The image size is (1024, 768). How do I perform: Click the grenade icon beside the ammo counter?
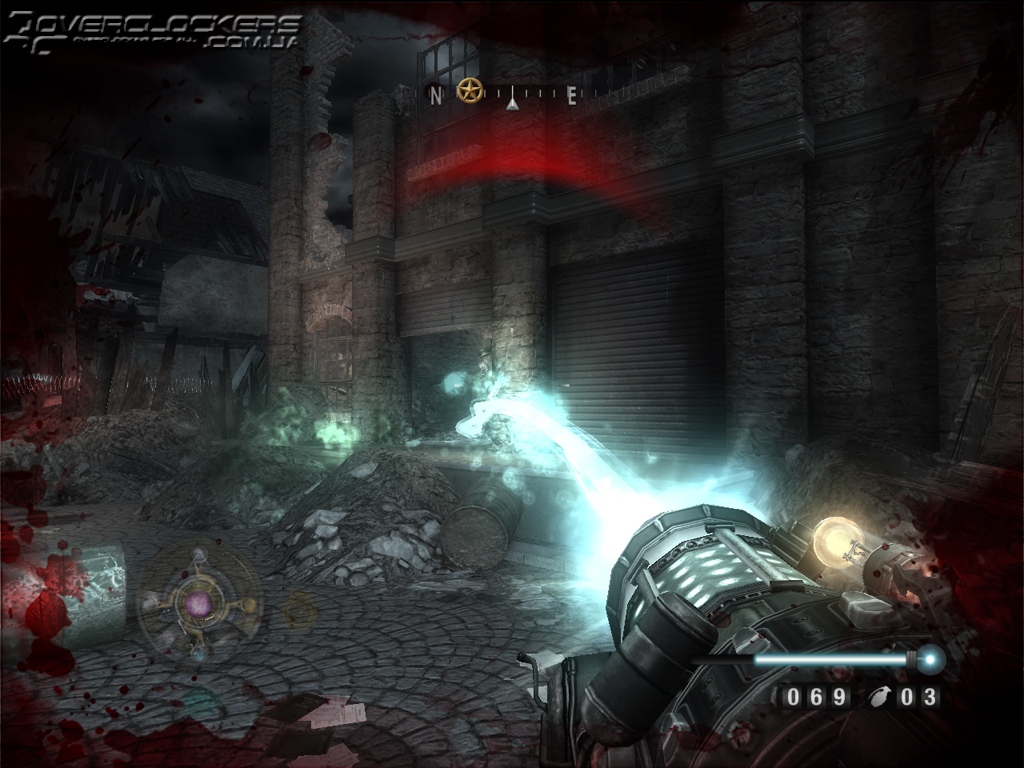coord(877,697)
